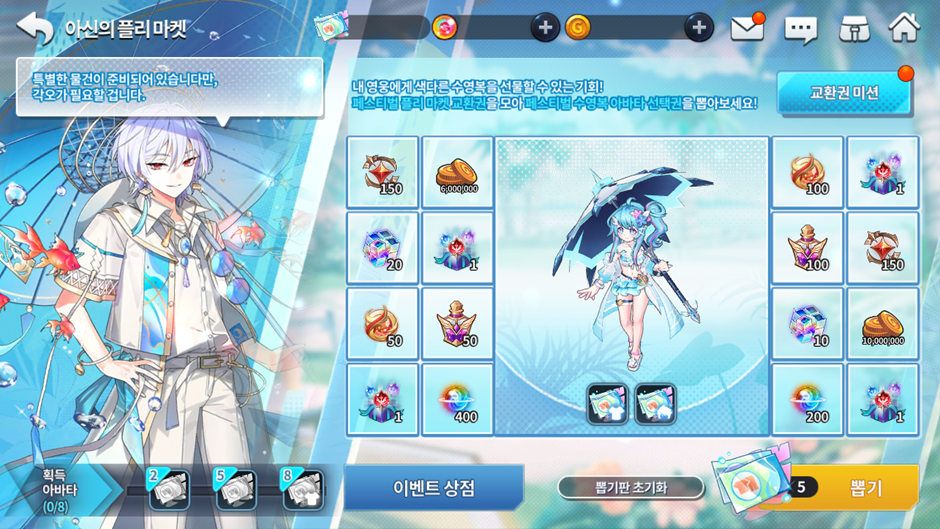Image resolution: width=940 pixels, height=529 pixels.
Task: Open the 교환권 미션 button
Action: (x=844, y=93)
